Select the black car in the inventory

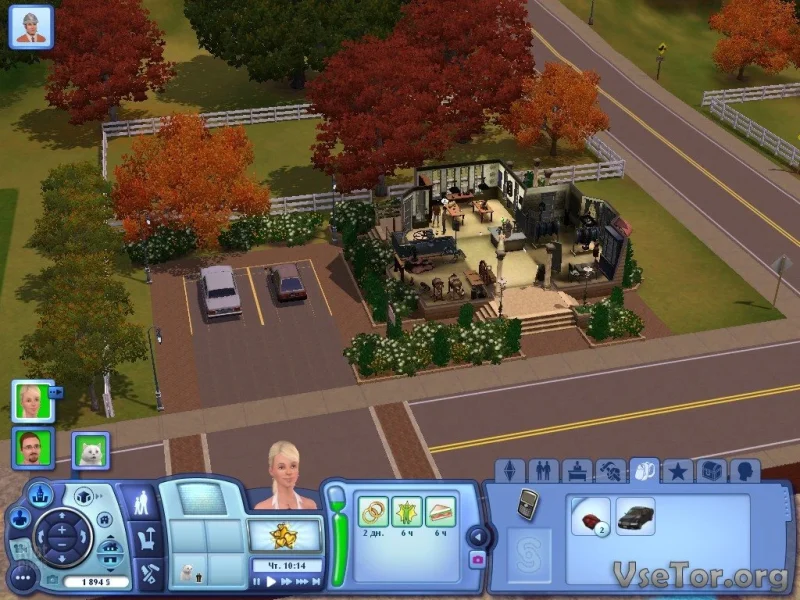coord(635,516)
